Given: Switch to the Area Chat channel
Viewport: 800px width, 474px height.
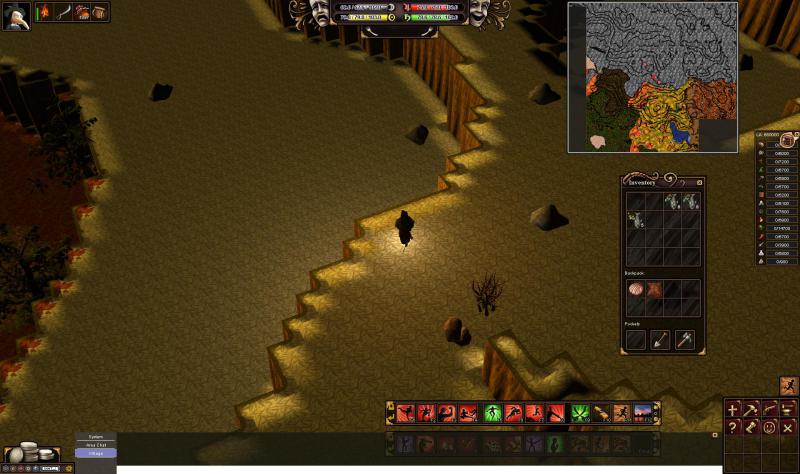Looking at the screenshot, I should tap(96, 445).
